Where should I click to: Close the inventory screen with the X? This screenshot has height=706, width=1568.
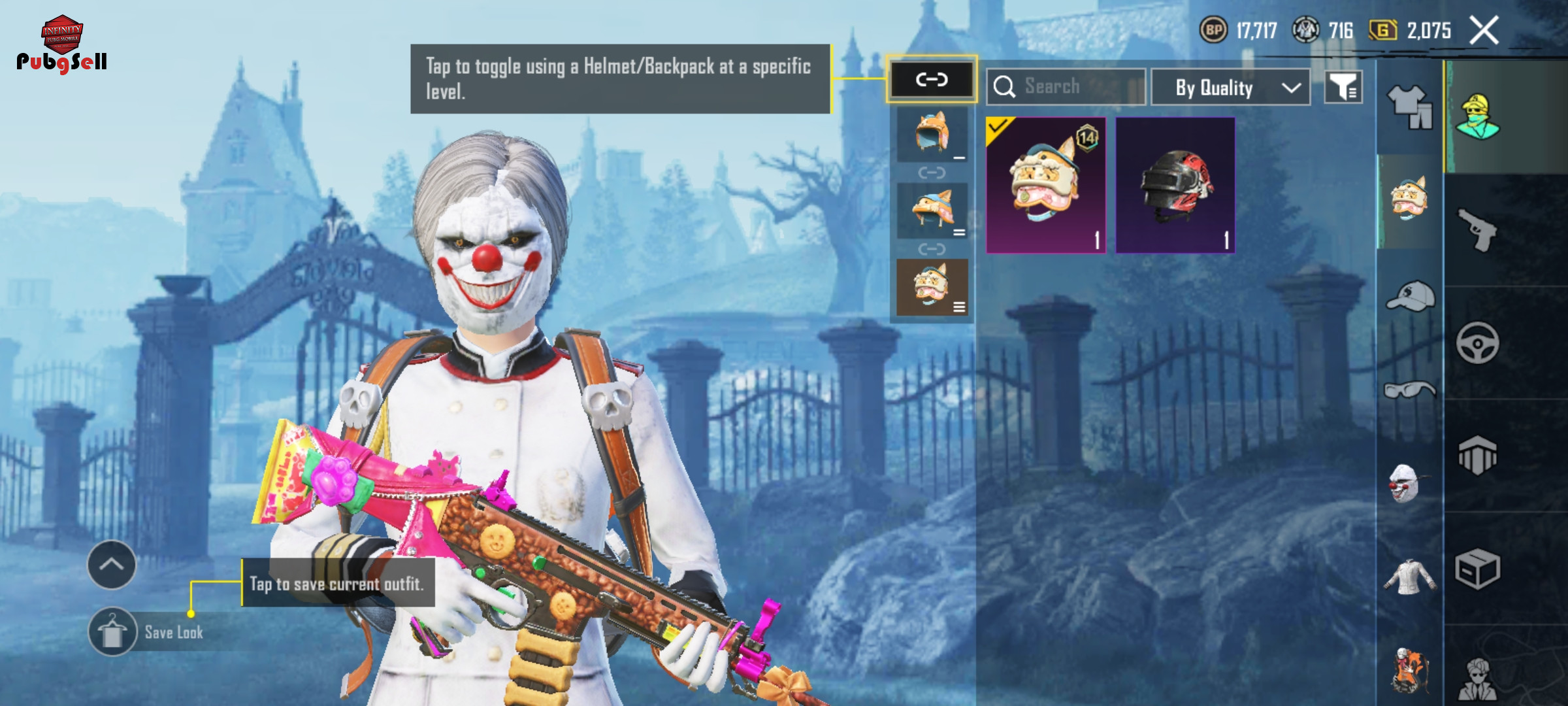[1484, 31]
